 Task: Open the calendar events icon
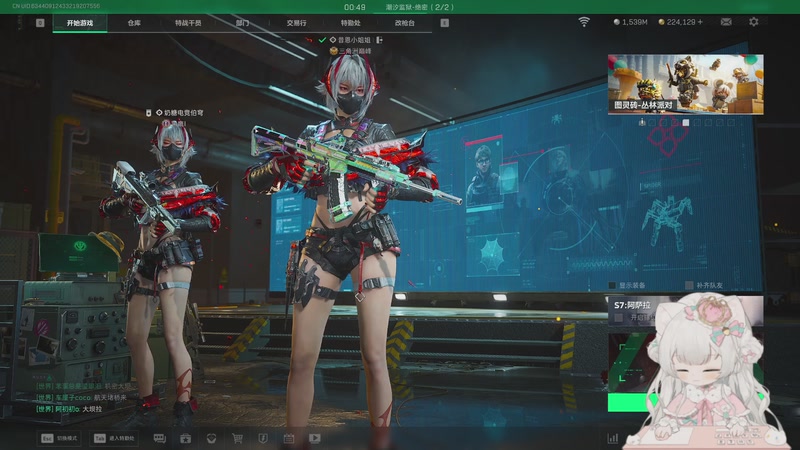point(289,438)
